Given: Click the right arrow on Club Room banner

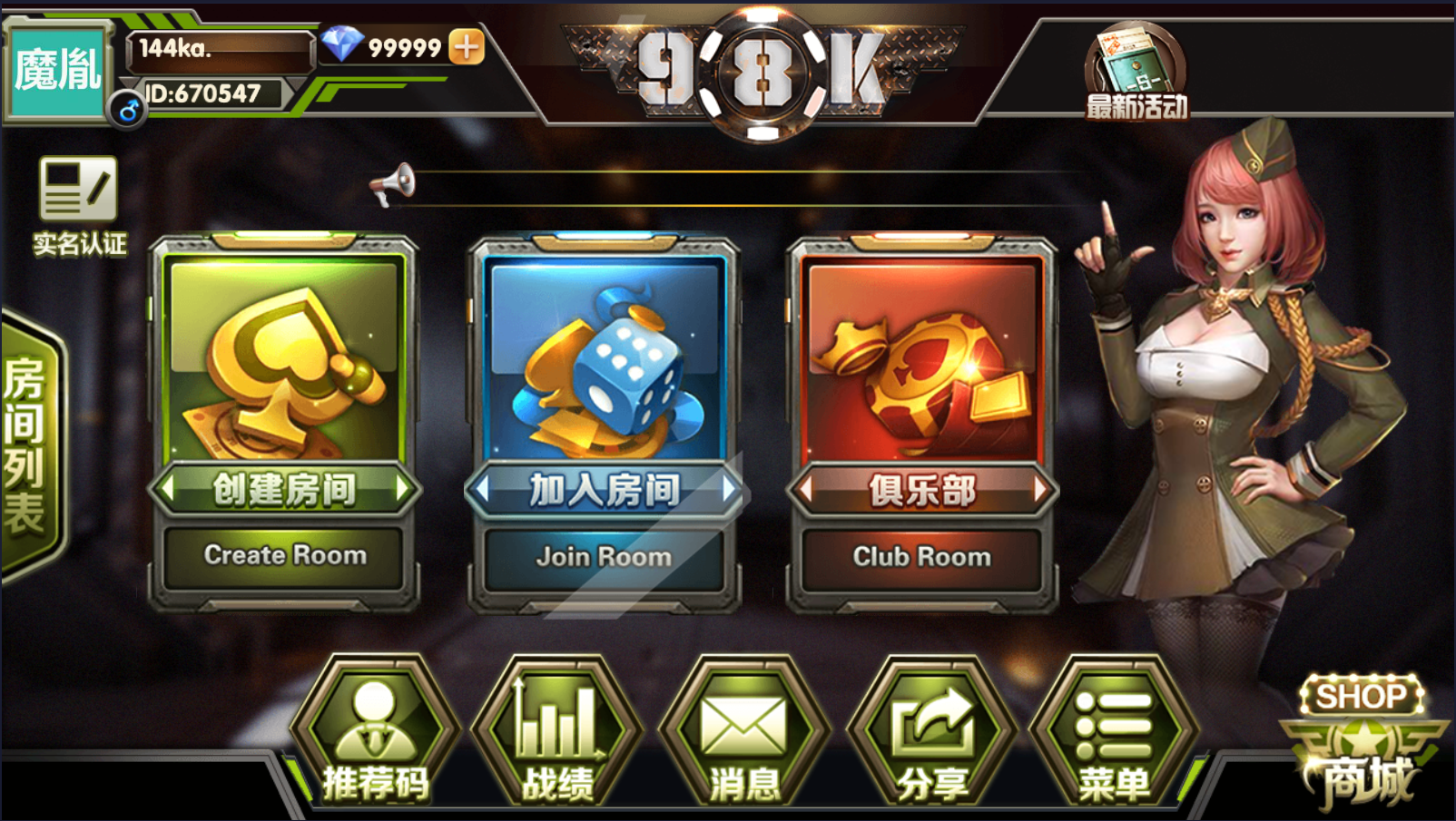Looking at the screenshot, I should (x=1040, y=490).
